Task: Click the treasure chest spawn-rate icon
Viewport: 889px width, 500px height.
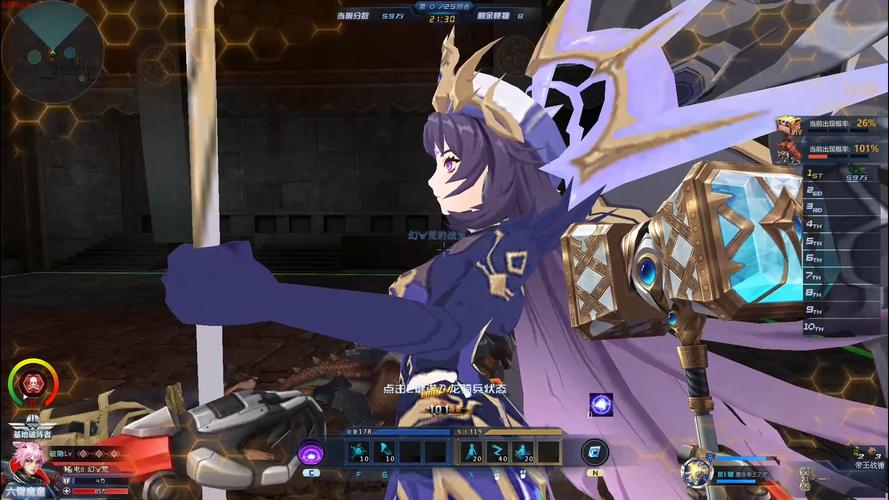Action: (790, 124)
